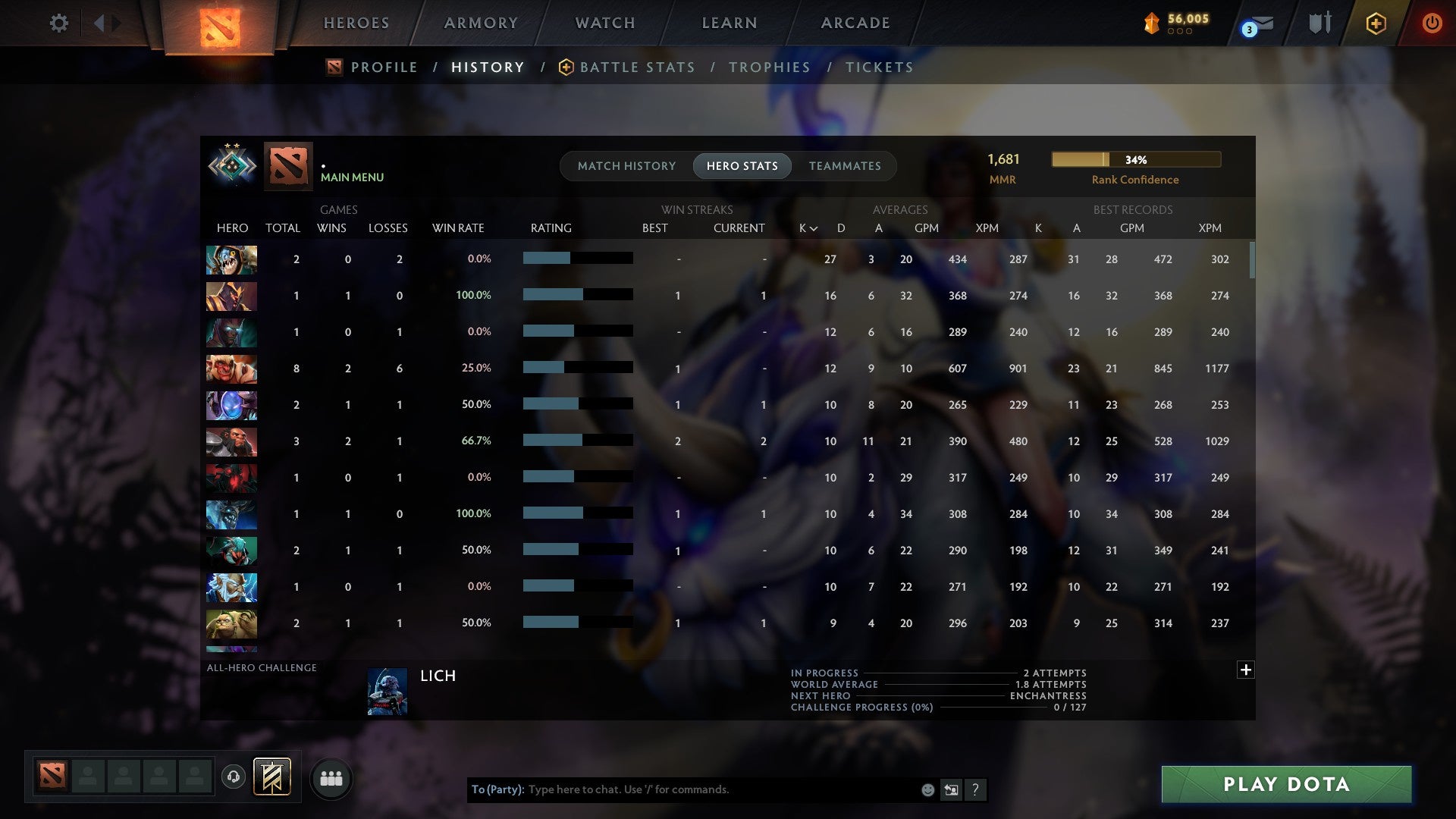Expand All-Hero Challenge with the plus button

coord(1245,670)
